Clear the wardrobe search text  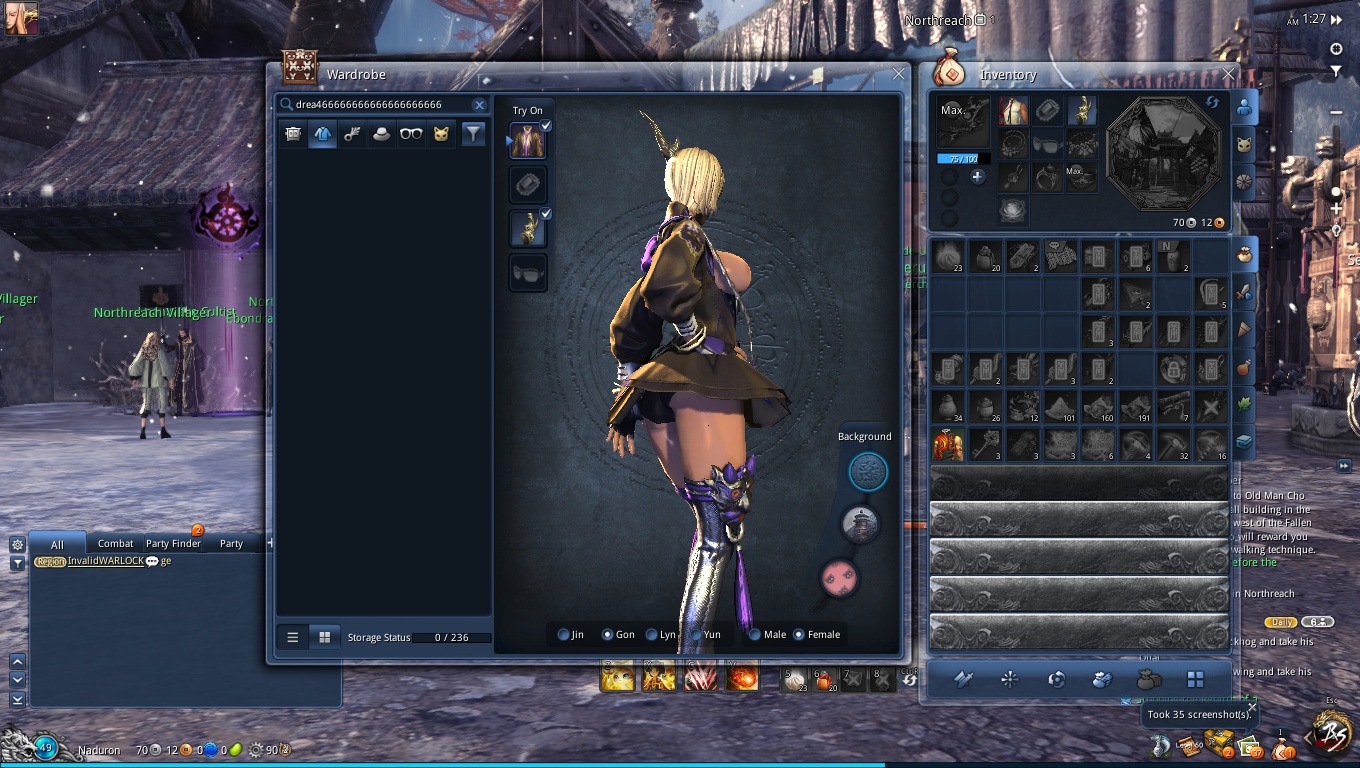click(479, 105)
